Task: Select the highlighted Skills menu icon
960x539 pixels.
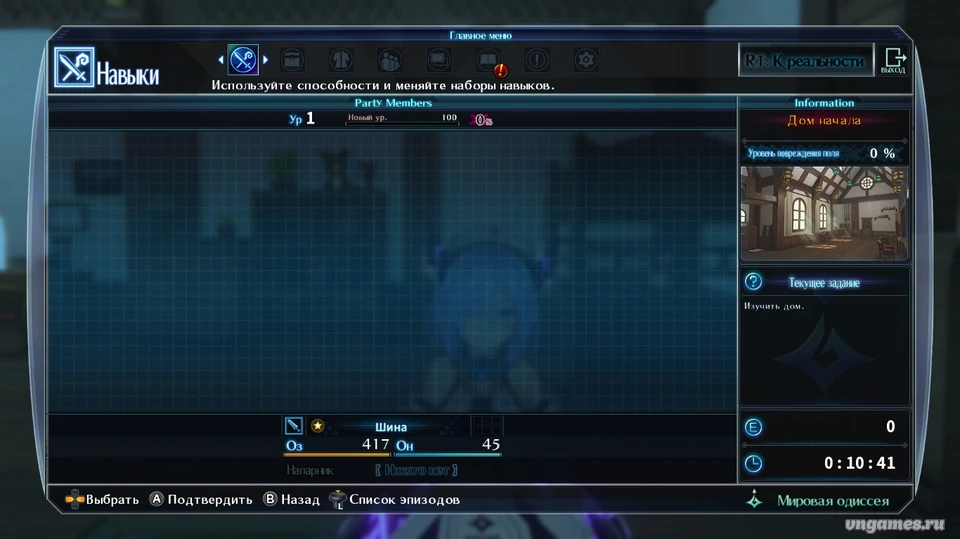Action: 243,60
